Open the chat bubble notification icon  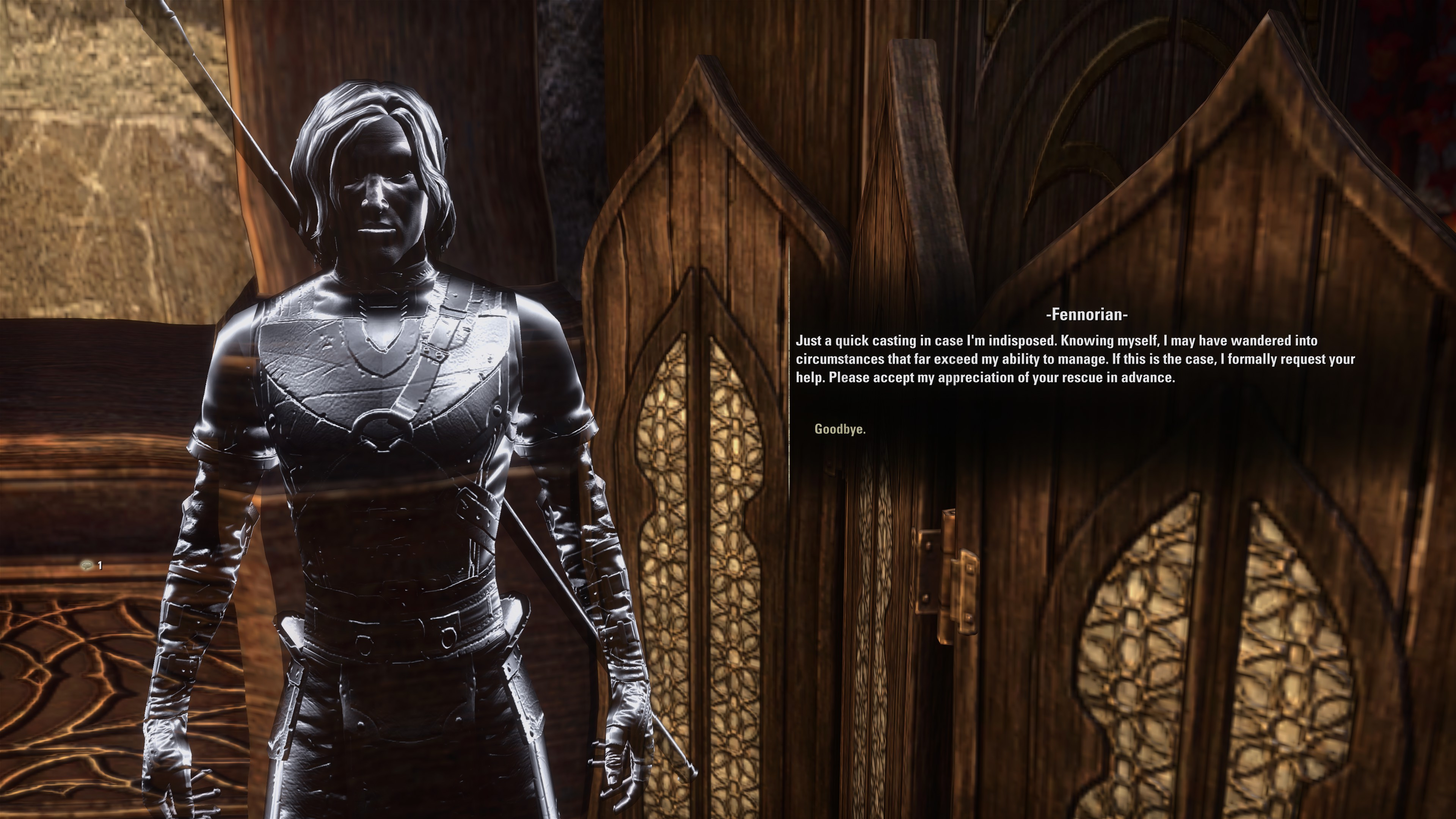click(x=86, y=565)
